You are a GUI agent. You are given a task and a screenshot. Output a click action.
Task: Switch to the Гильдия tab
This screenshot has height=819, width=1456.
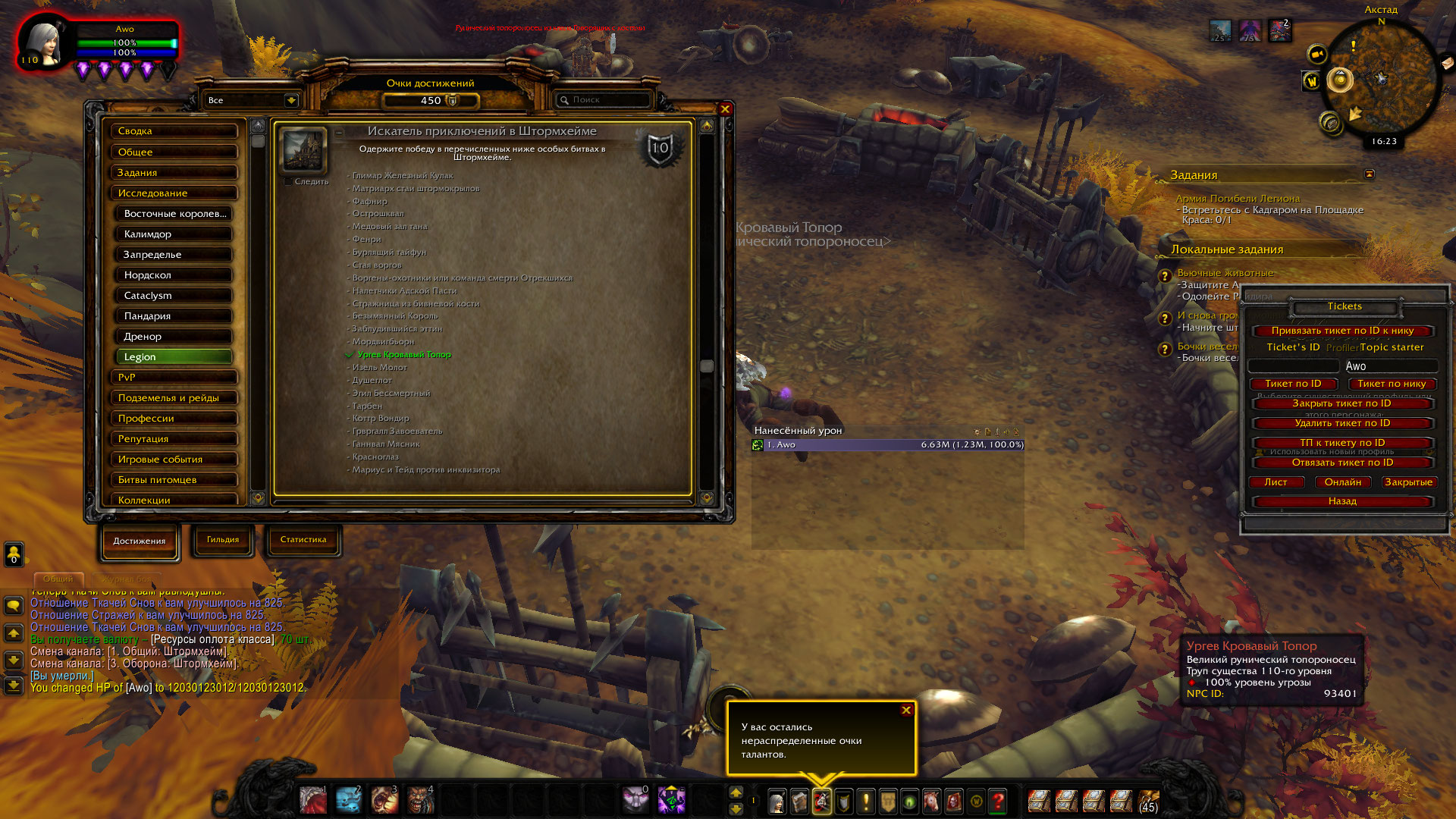[x=223, y=540]
